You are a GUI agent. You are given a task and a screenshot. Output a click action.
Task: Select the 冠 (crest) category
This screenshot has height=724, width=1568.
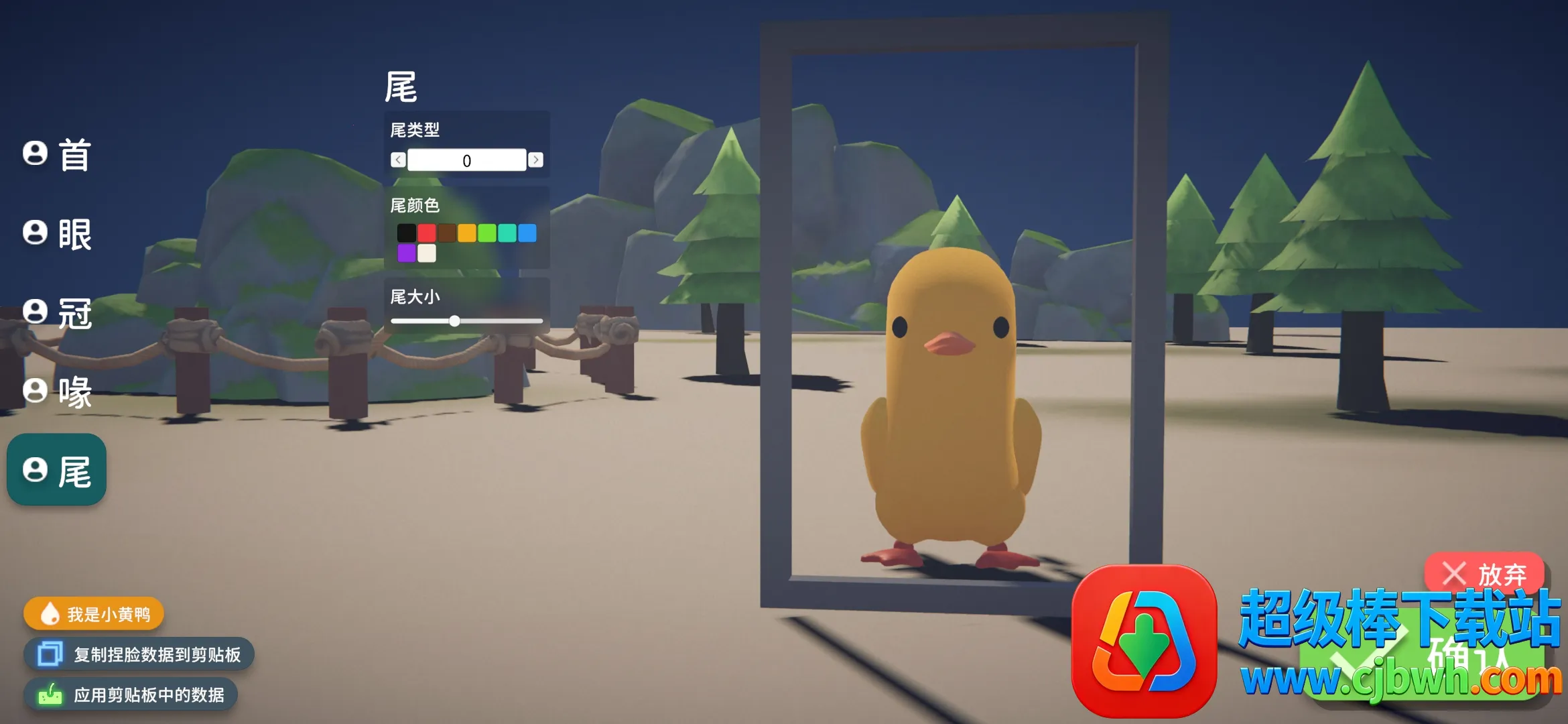(58, 313)
